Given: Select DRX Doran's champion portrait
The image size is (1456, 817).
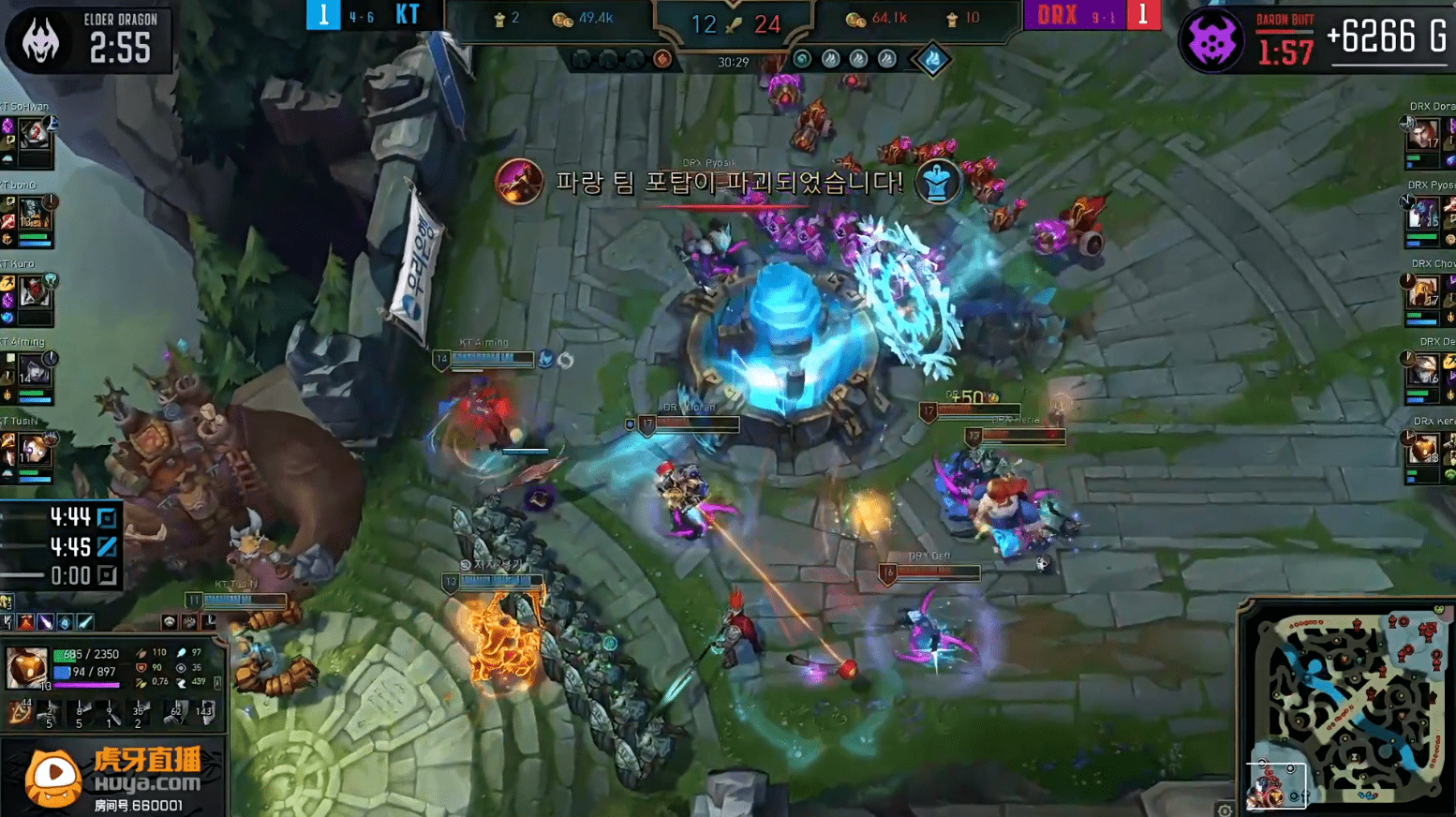Looking at the screenshot, I should coord(1422,134).
